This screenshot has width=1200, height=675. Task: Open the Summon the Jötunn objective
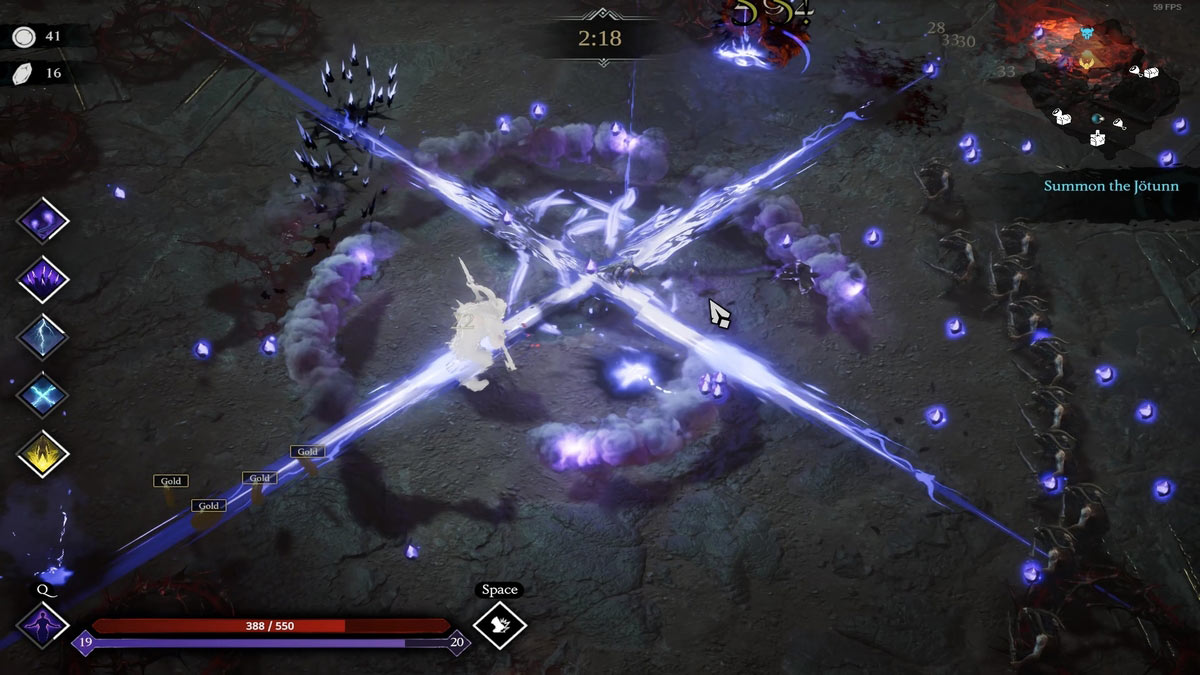(1111, 186)
